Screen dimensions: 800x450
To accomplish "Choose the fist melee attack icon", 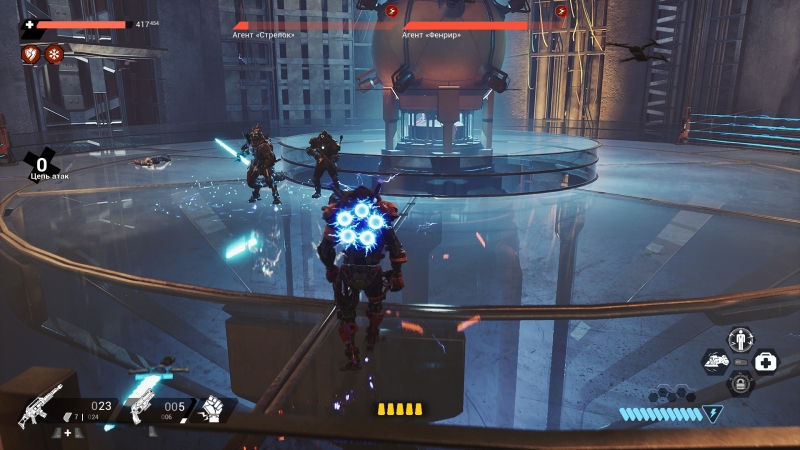I will pos(212,409).
